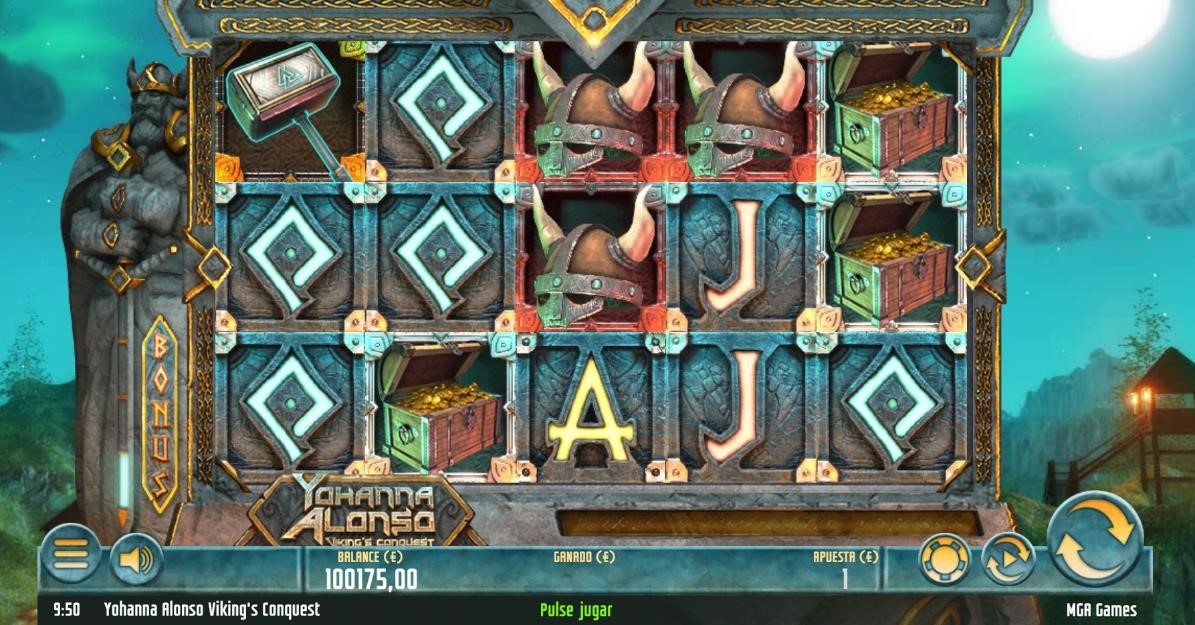Screen dimensions: 1195x625
Task: Toggle the sound speaker button
Action: pyautogui.click(x=136, y=559)
